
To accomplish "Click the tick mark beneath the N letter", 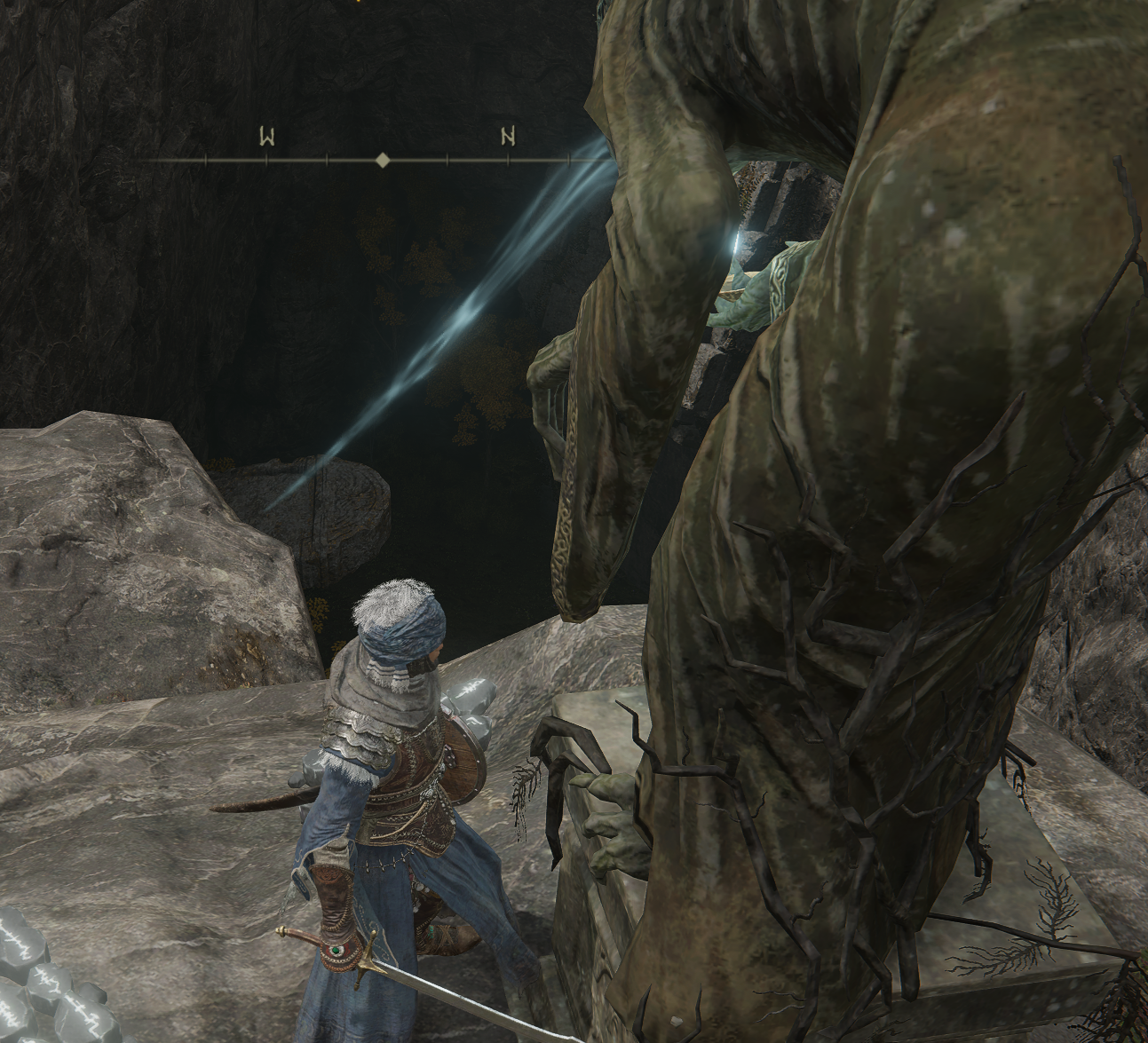I will pos(510,160).
